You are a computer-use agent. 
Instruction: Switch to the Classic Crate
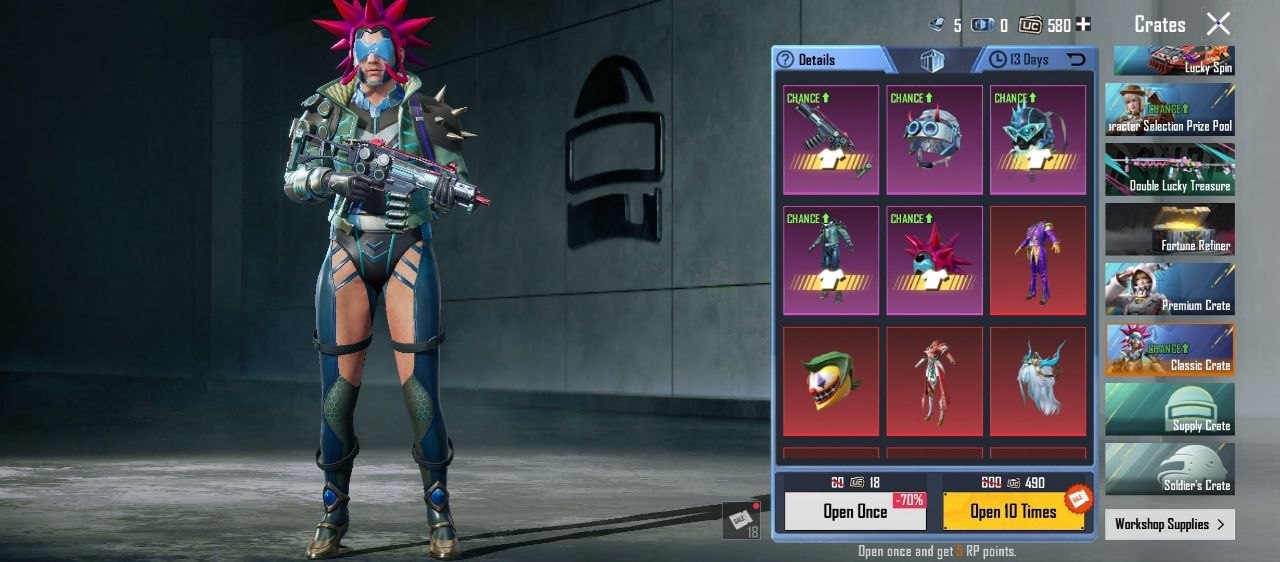[x=1169, y=349]
